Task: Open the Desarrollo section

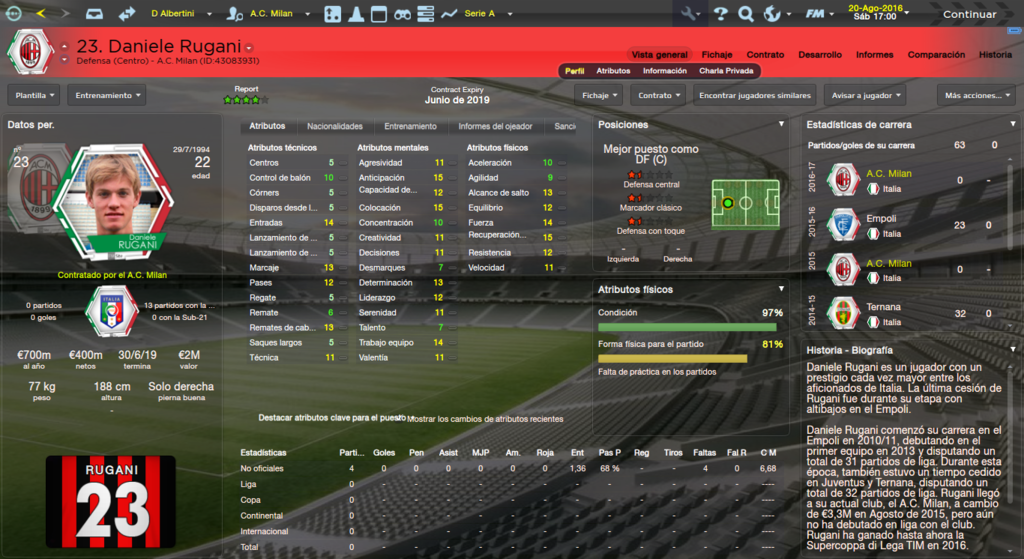Action: [x=820, y=54]
